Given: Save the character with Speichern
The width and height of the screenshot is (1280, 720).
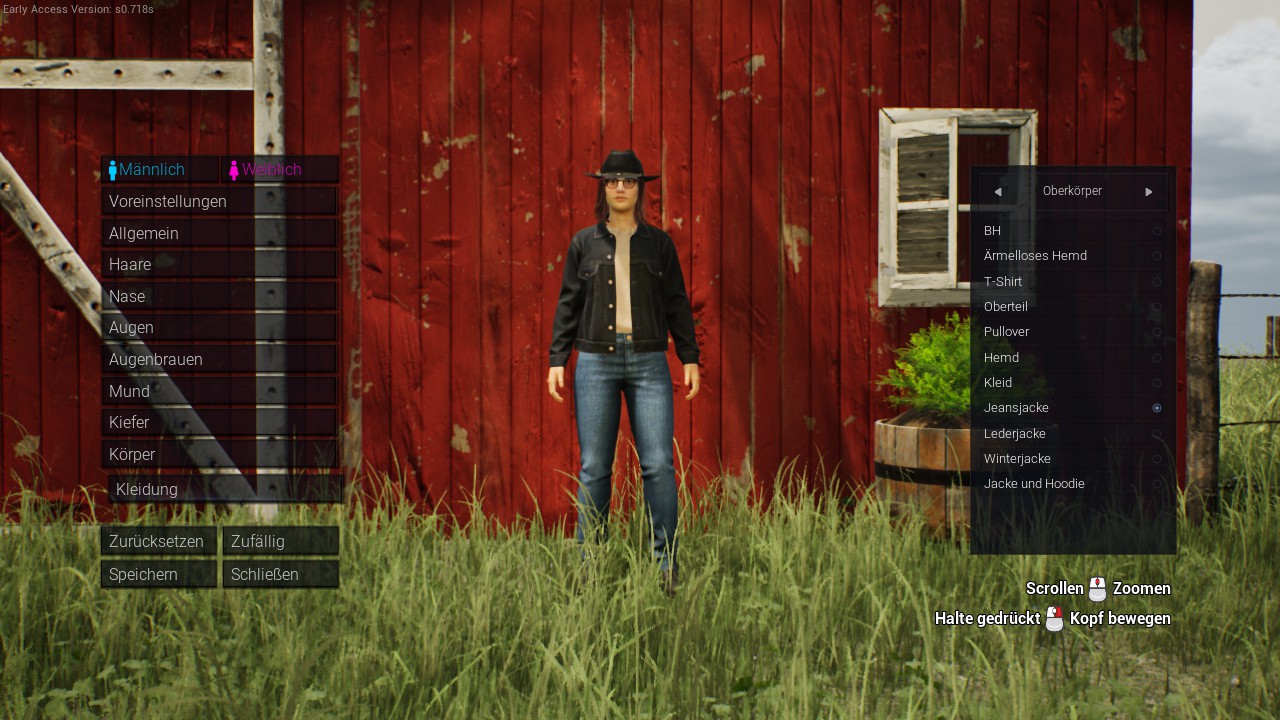Looking at the screenshot, I should pos(158,574).
